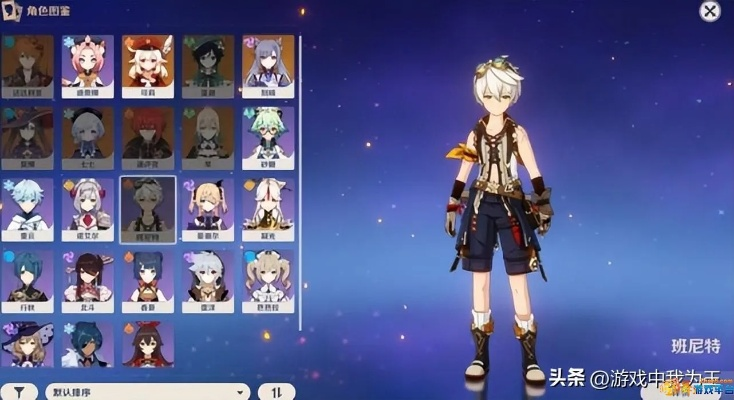The image size is (734, 400).
Task: Select Fischl's character portrait
Action: [x=208, y=209]
